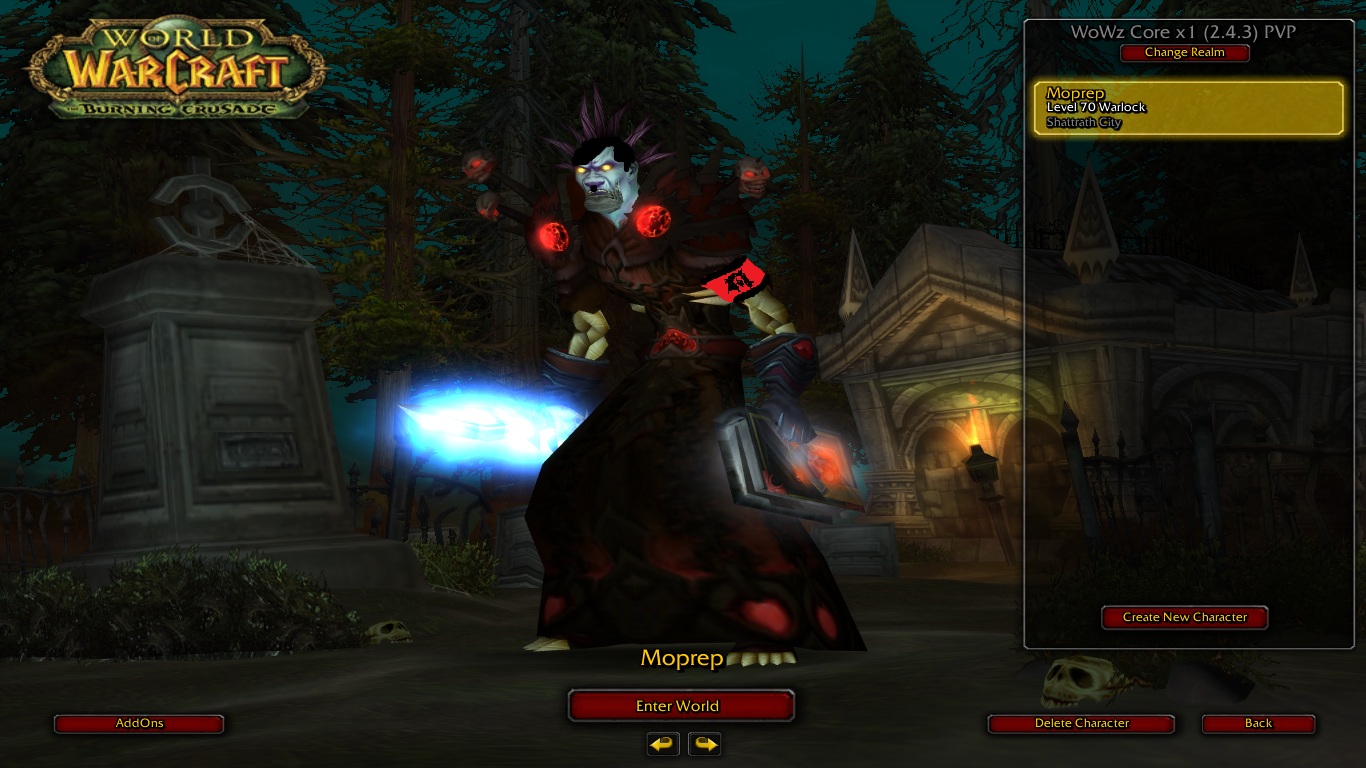Click the Enter World button

(x=680, y=706)
